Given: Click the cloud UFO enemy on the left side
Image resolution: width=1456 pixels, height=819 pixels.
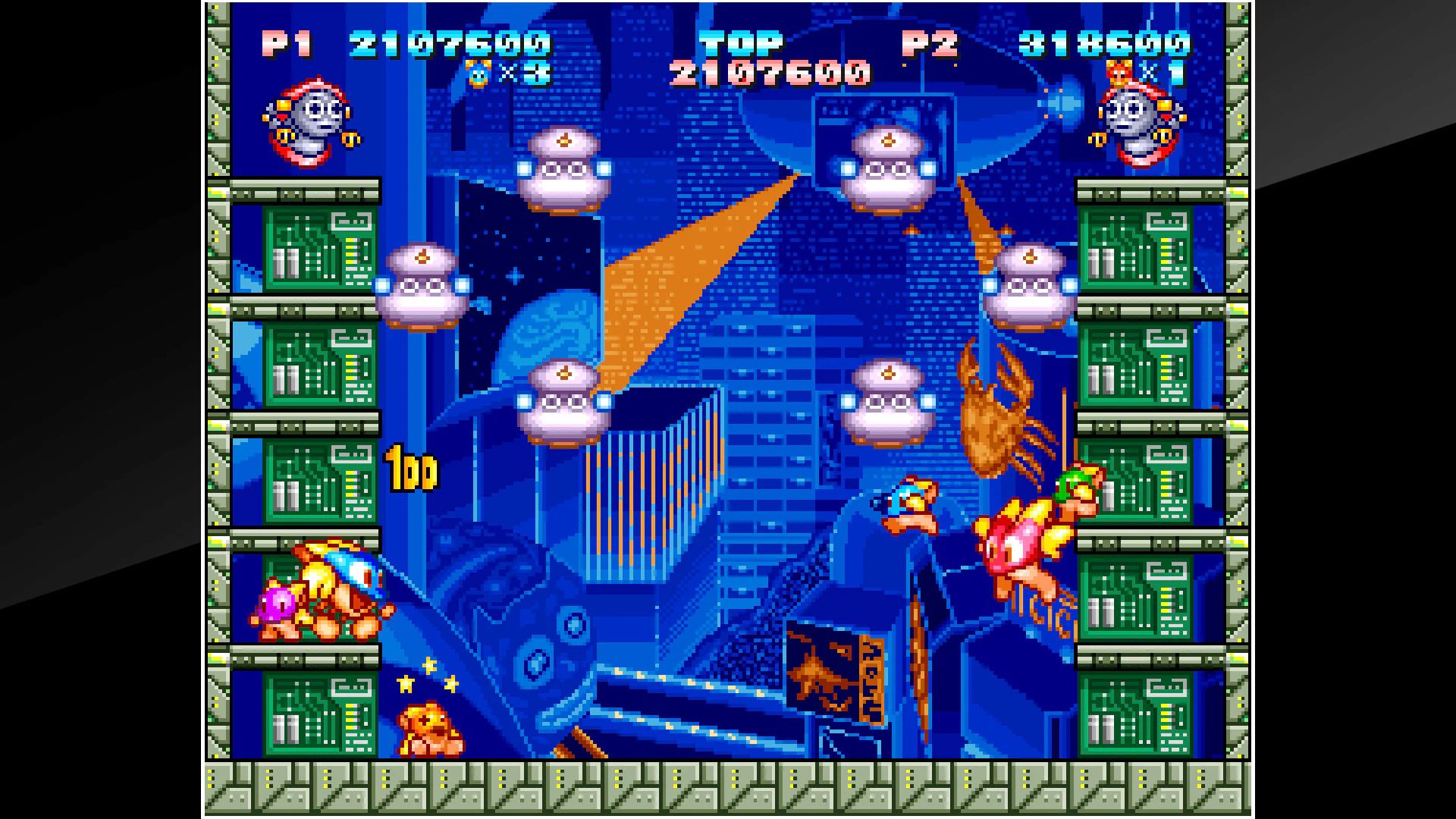Looking at the screenshot, I should (422, 288).
